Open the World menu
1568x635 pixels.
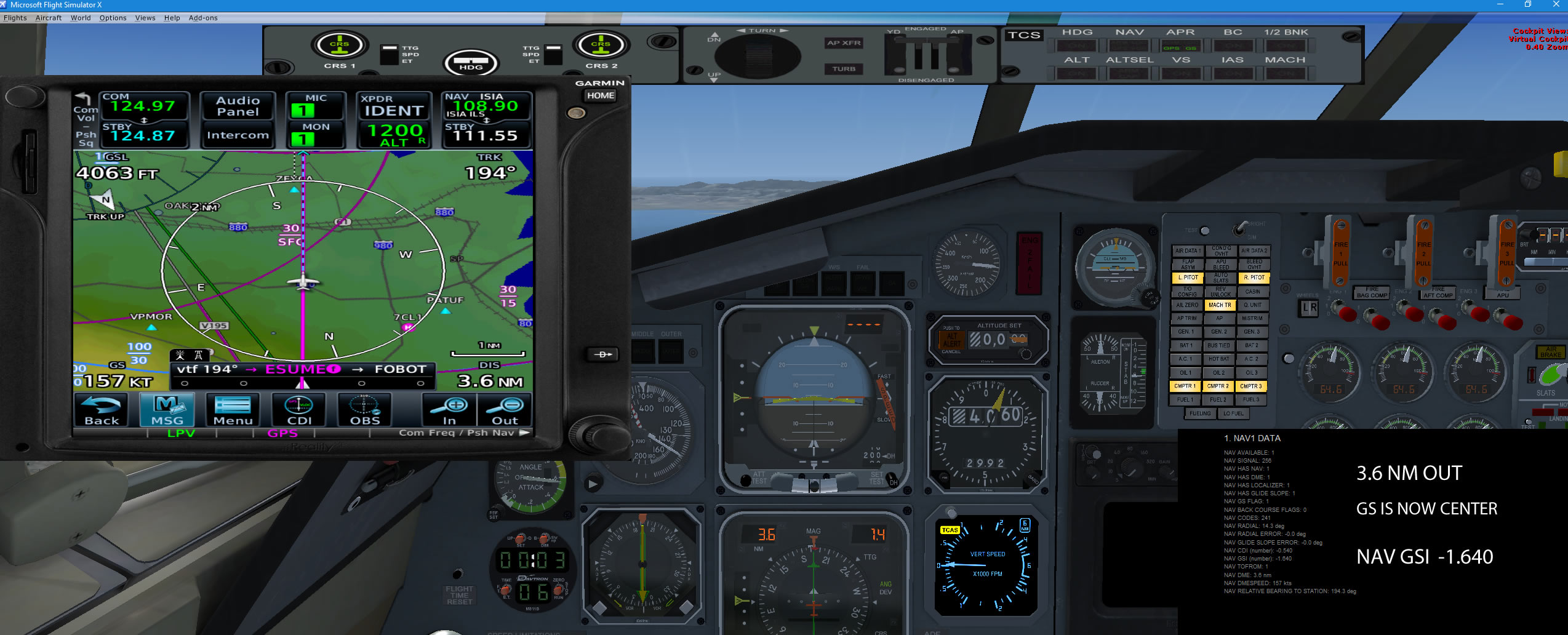(81, 18)
